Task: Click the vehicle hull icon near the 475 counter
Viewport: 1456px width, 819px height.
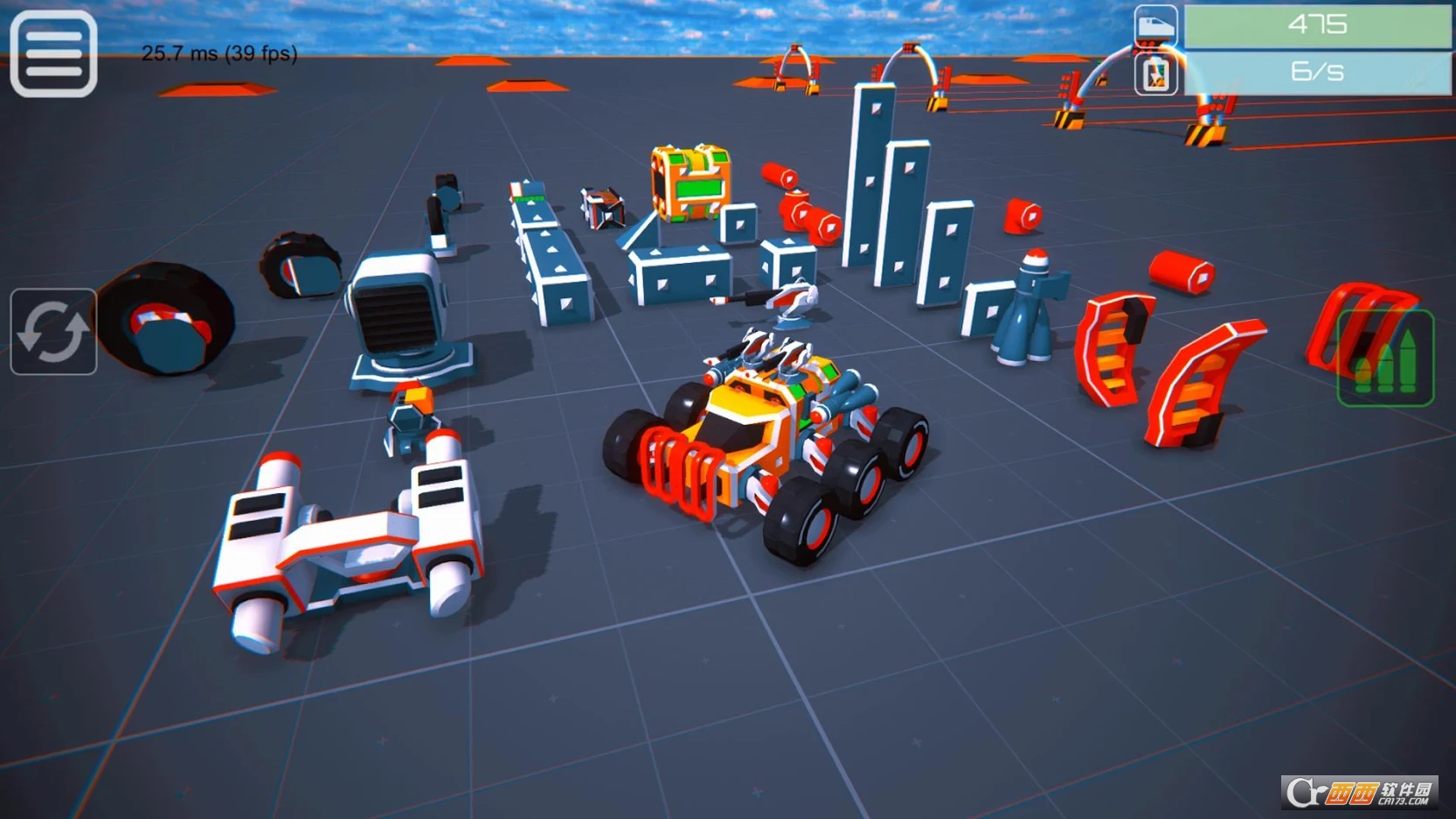Action: pyautogui.click(x=1154, y=25)
